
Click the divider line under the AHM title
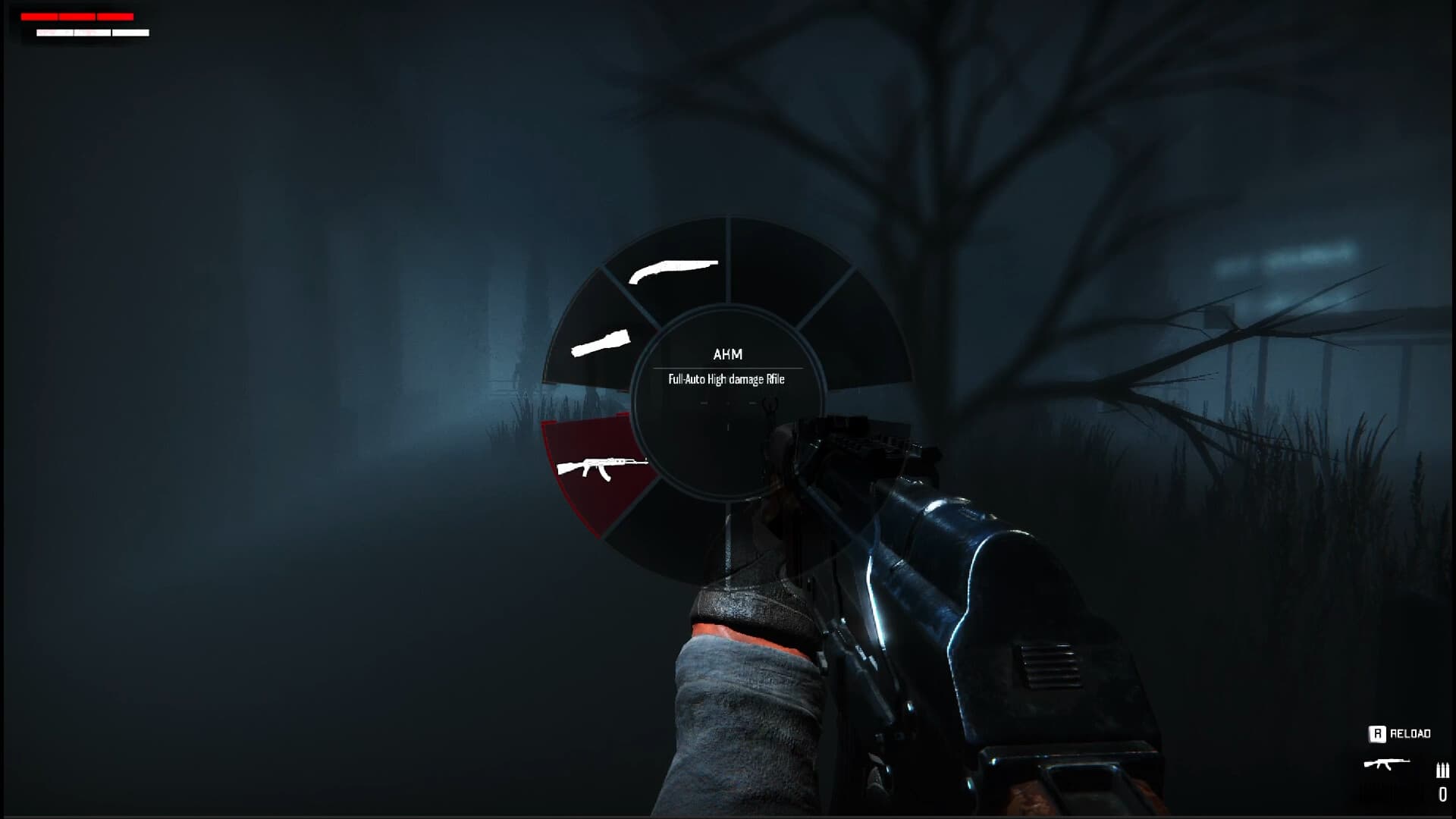pos(730,368)
